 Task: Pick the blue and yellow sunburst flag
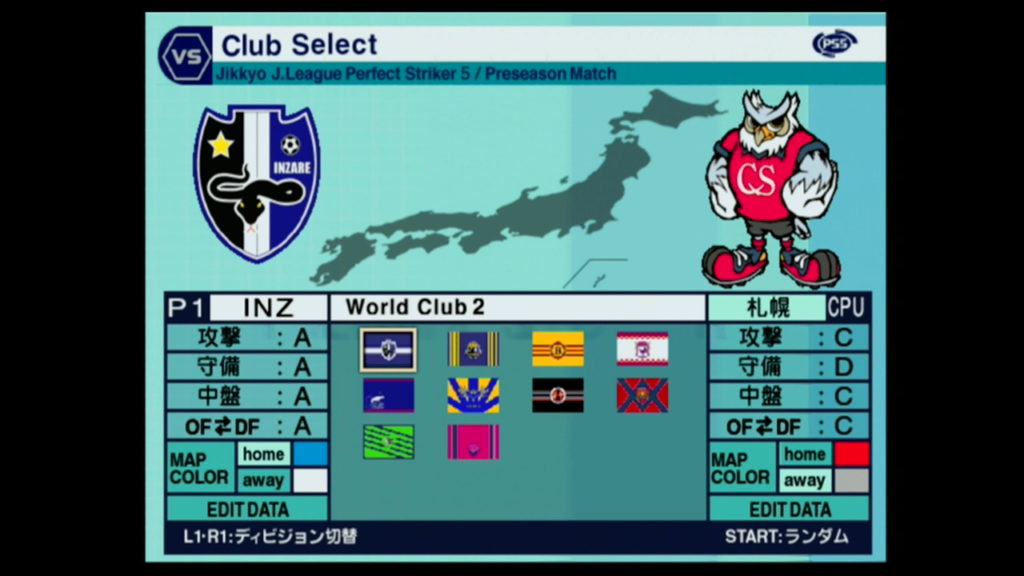[473, 396]
